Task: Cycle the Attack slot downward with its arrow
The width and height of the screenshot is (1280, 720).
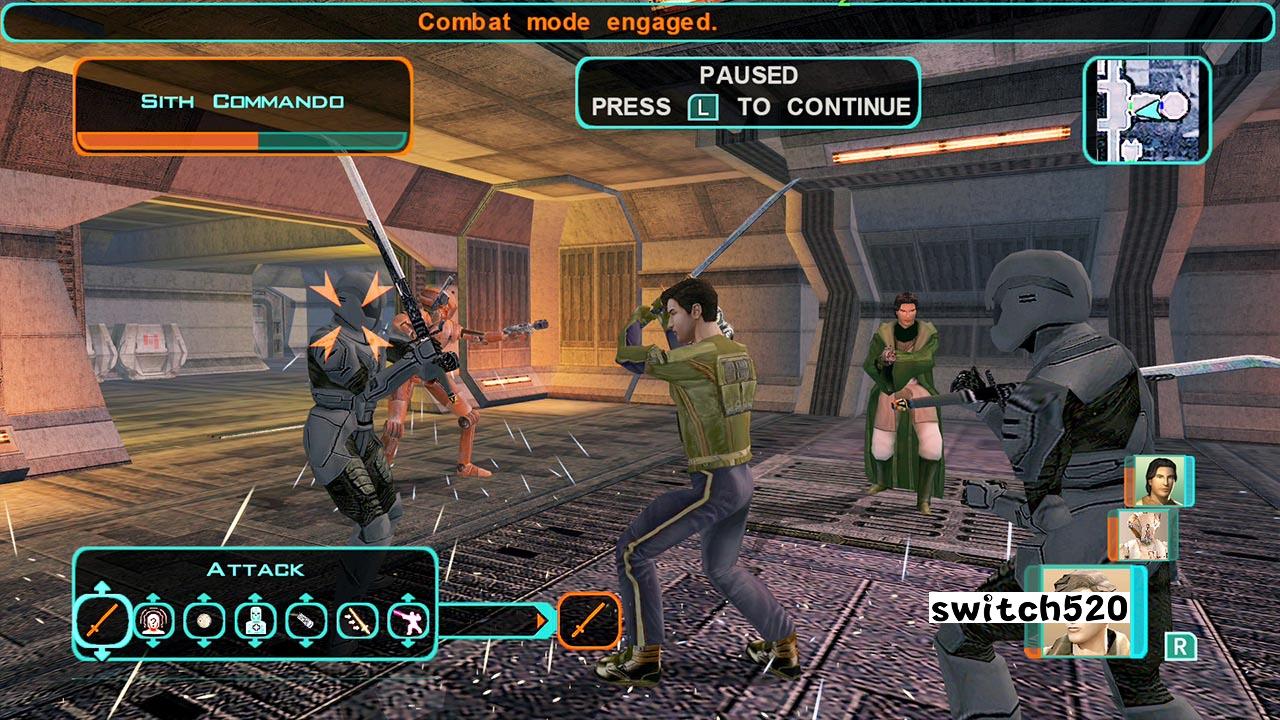Action: tap(102, 654)
